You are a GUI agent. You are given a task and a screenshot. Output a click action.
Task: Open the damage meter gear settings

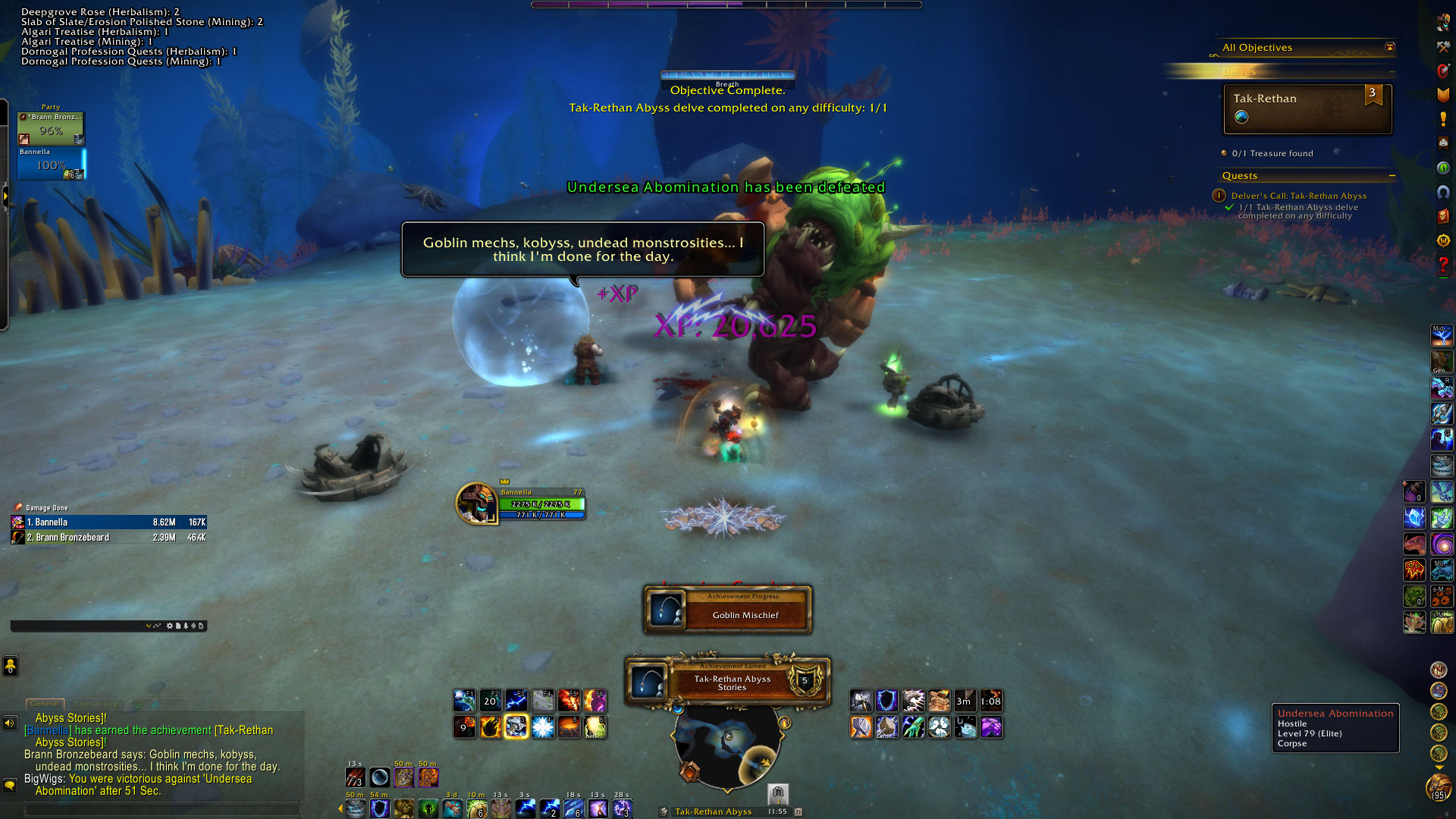[169, 626]
